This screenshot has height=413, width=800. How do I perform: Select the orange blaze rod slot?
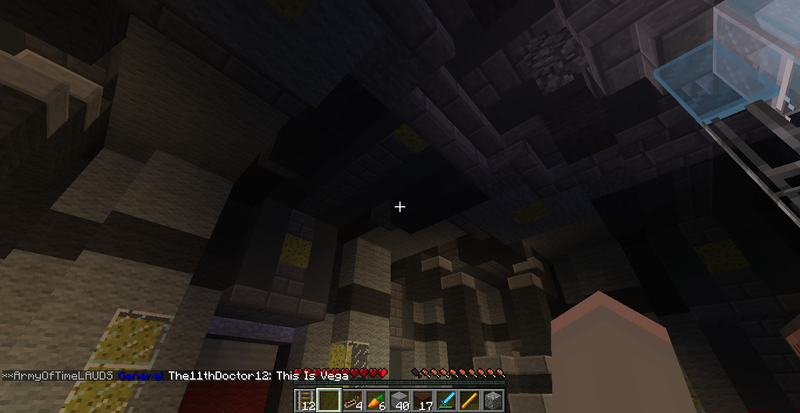(x=469, y=402)
